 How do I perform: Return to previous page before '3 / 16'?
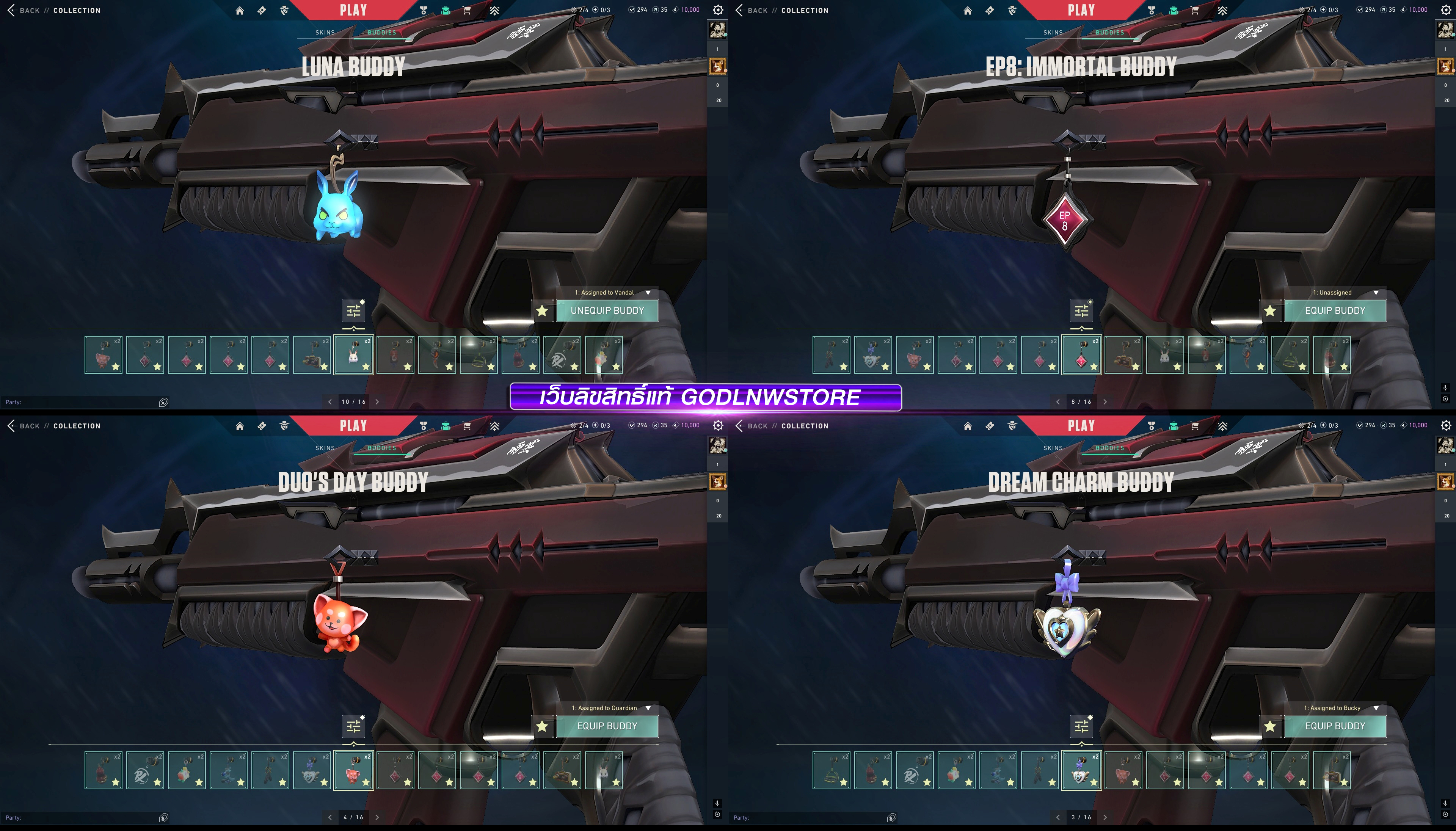pos(1057,817)
